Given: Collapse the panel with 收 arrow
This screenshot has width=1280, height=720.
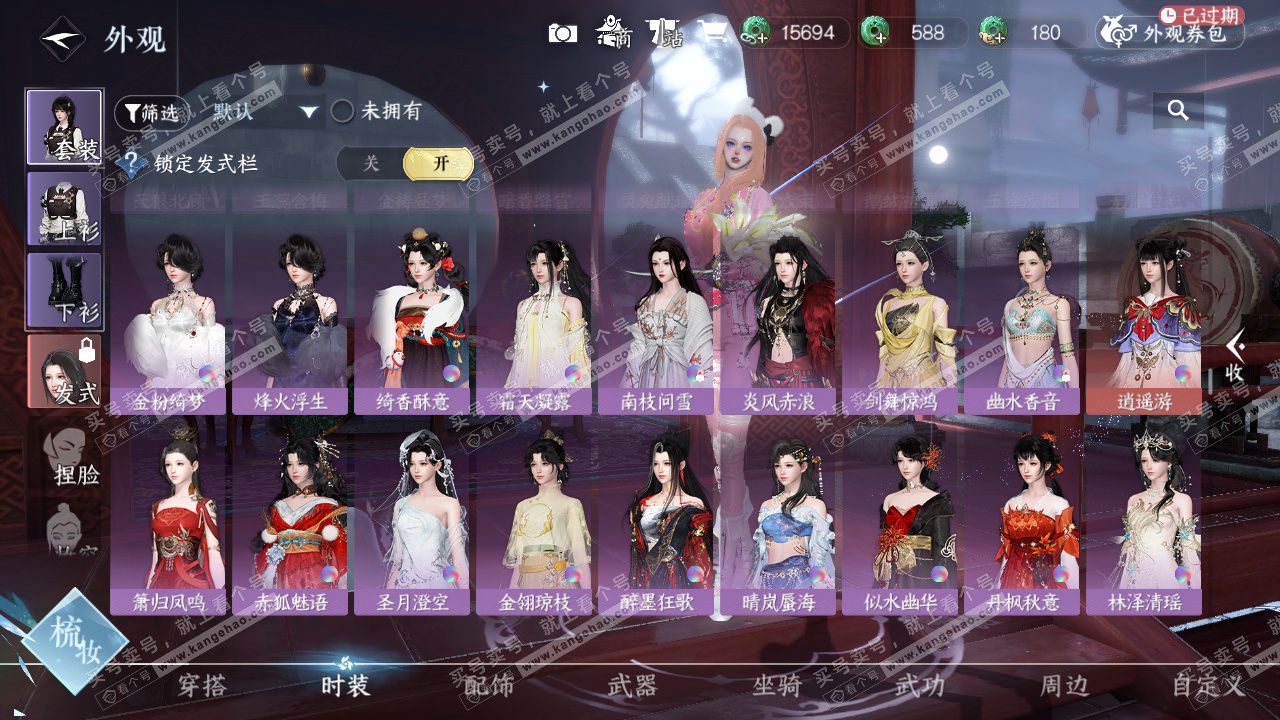Looking at the screenshot, I should tap(1236, 356).
